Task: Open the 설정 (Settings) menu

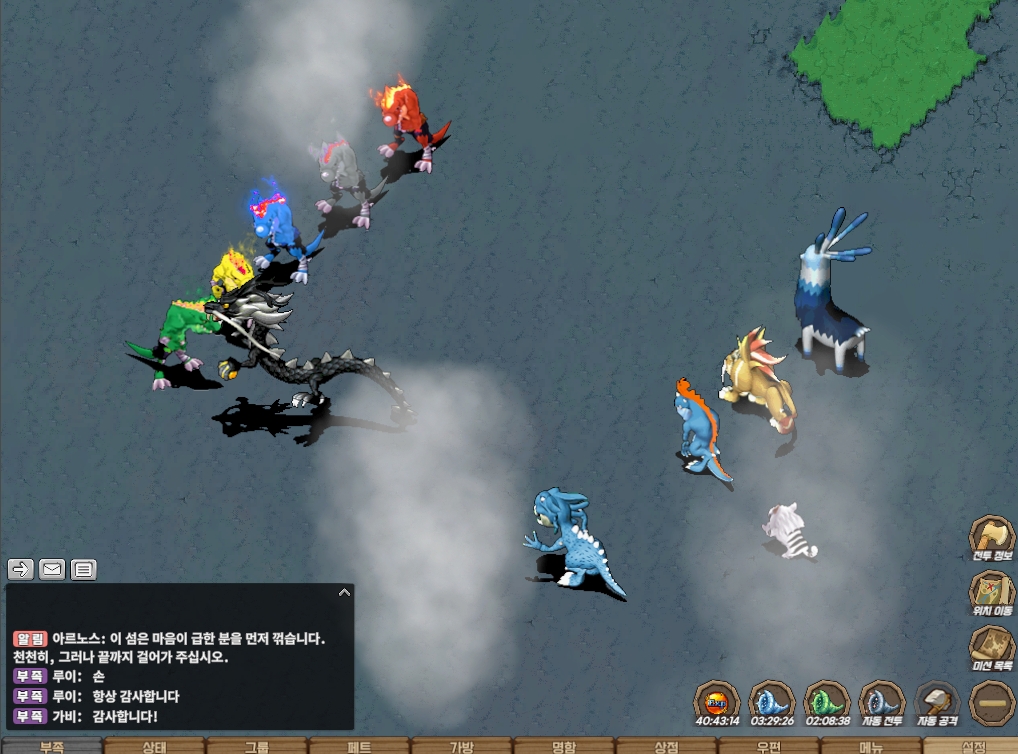Action: 972,746
